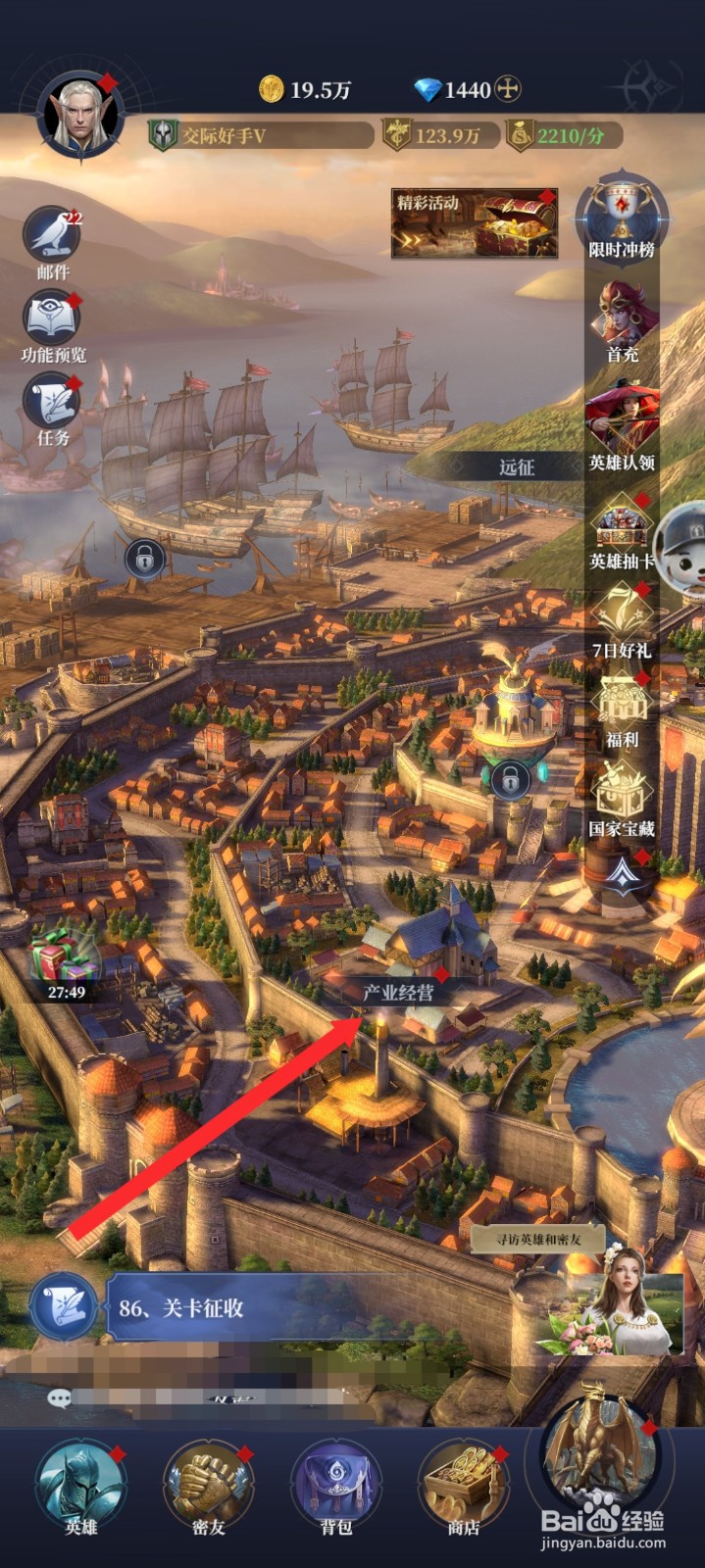Open the 英雄 heroes menu
The height and width of the screenshot is (1568, 705).
[x=80, y=1486]
